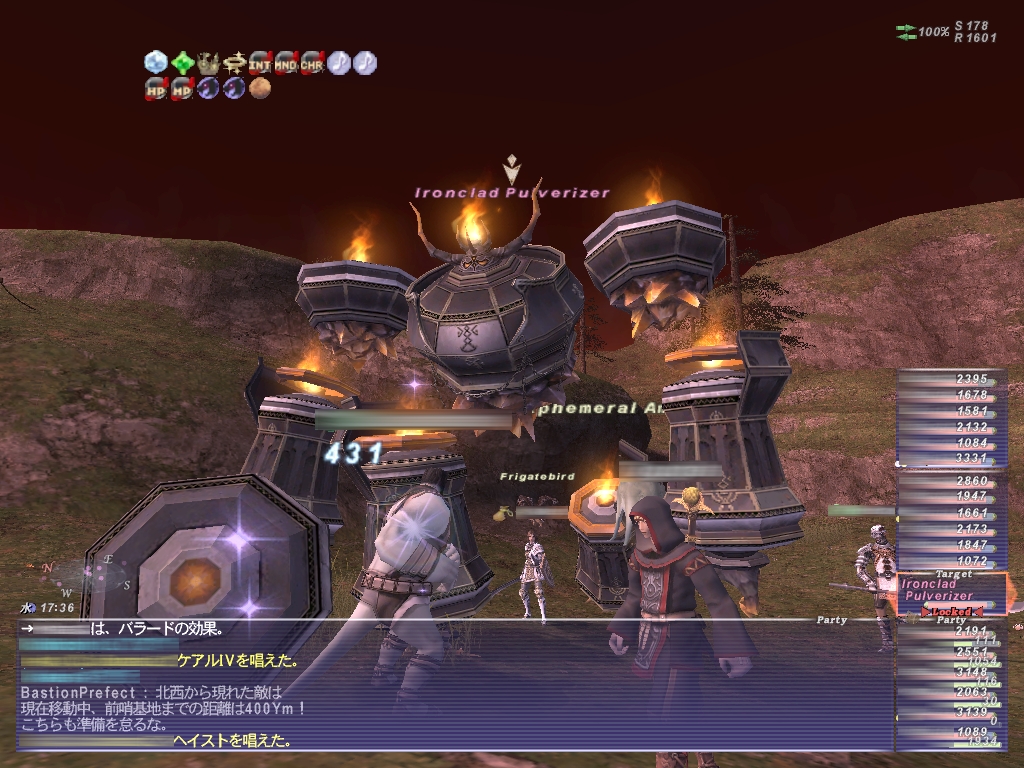1024x768 pixels.
Task: Select the ice crystal status effect icon
Action: pyautogui.click(x=155, y=62)
